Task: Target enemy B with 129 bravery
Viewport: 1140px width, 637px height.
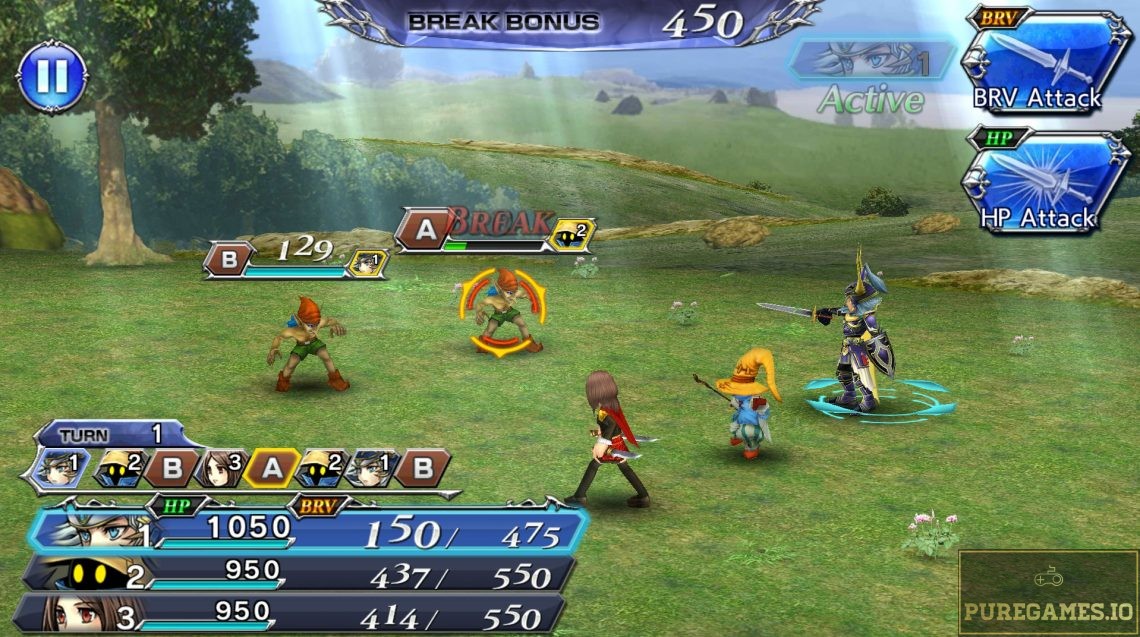Action: [x=227, y=262]
